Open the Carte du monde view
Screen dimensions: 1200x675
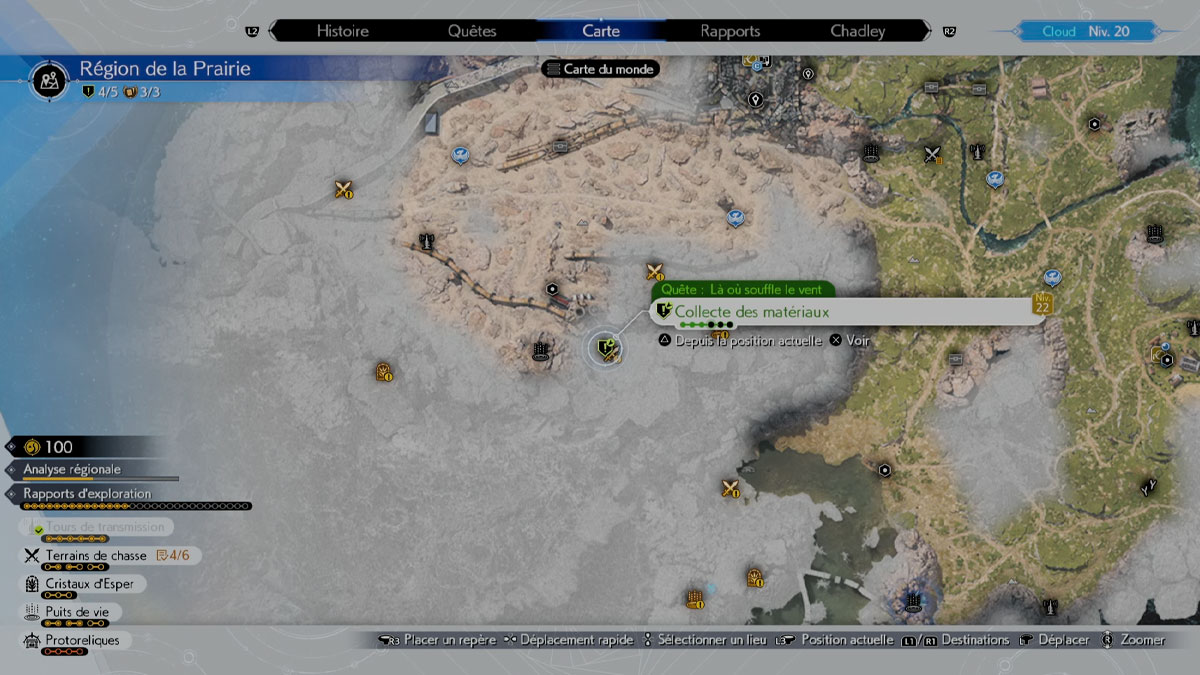[x=600, y=69]
